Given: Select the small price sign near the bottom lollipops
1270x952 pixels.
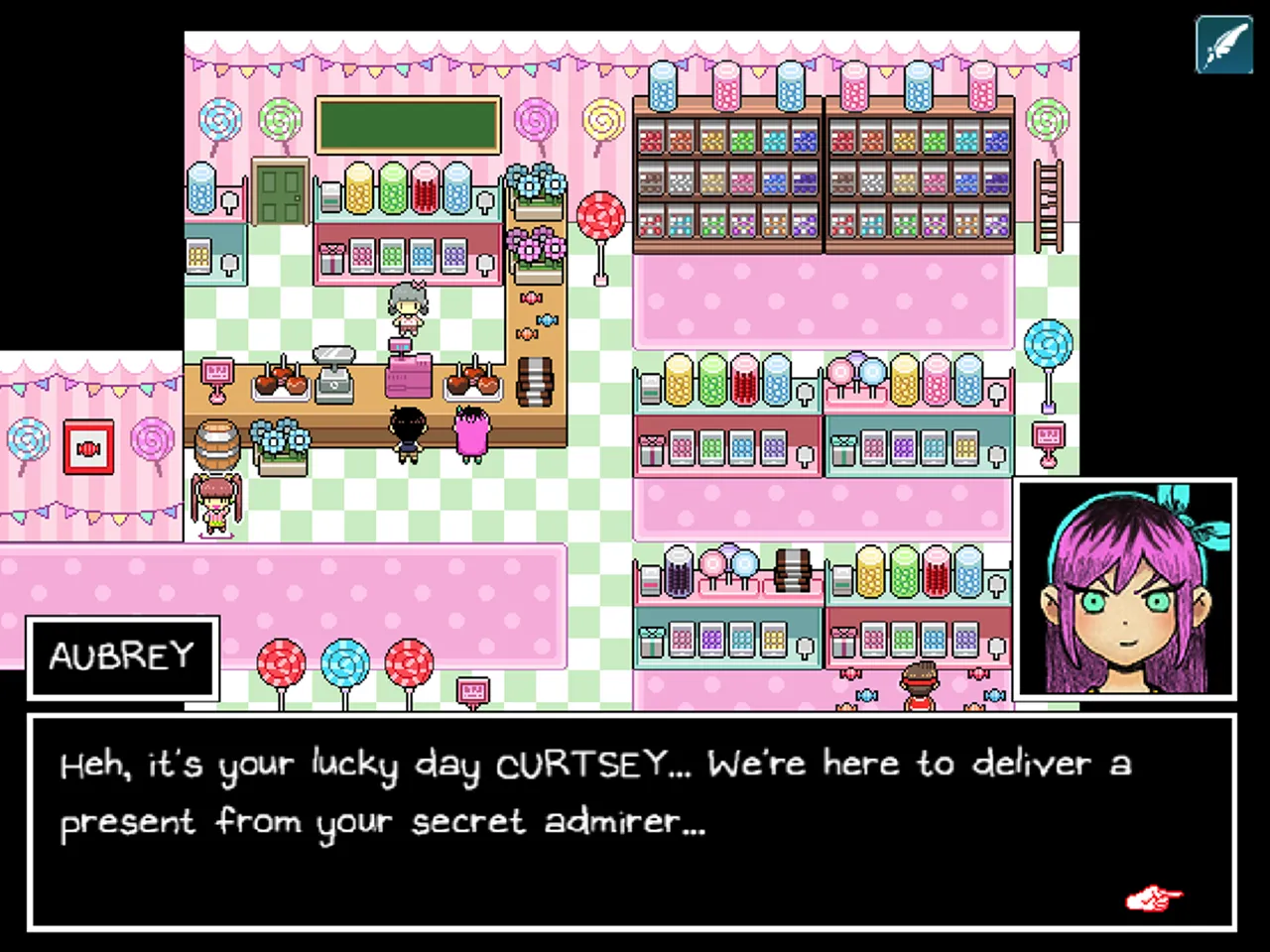Looking at the screenshot, I should pyautogui.click(x=473, y=689).
